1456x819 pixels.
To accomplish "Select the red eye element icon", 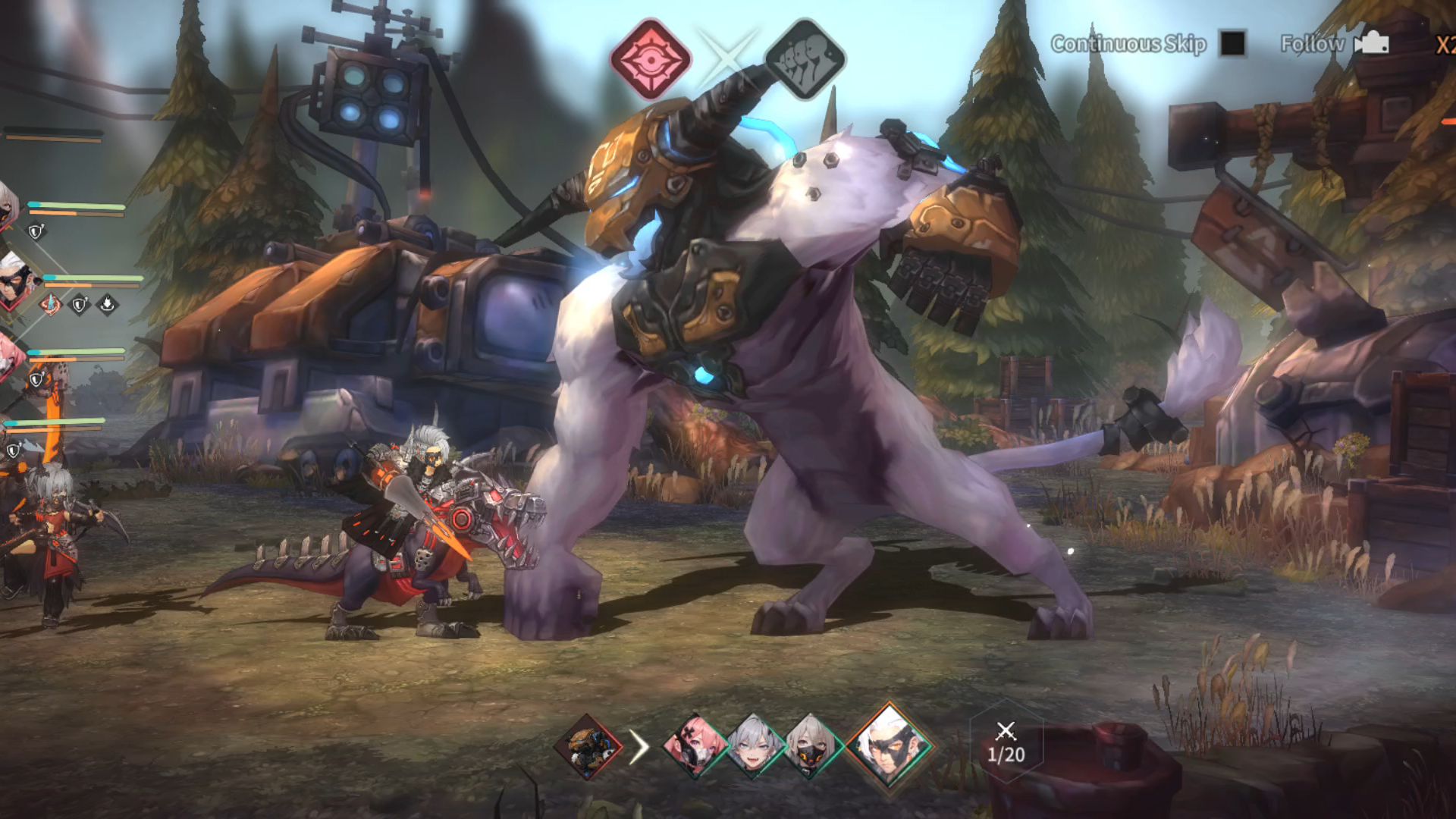I will (651, 59).
